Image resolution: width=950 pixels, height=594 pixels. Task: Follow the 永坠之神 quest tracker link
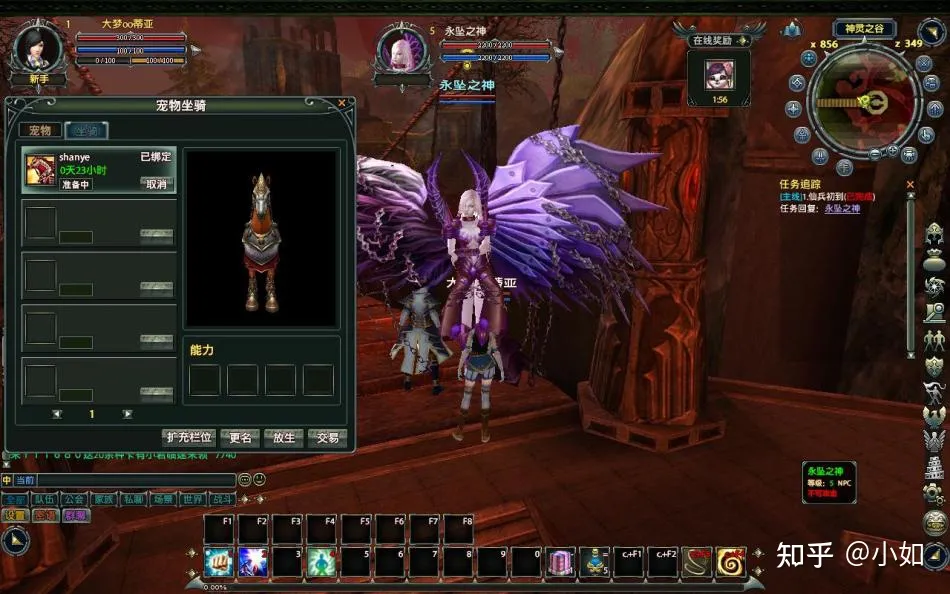(842, 208)
